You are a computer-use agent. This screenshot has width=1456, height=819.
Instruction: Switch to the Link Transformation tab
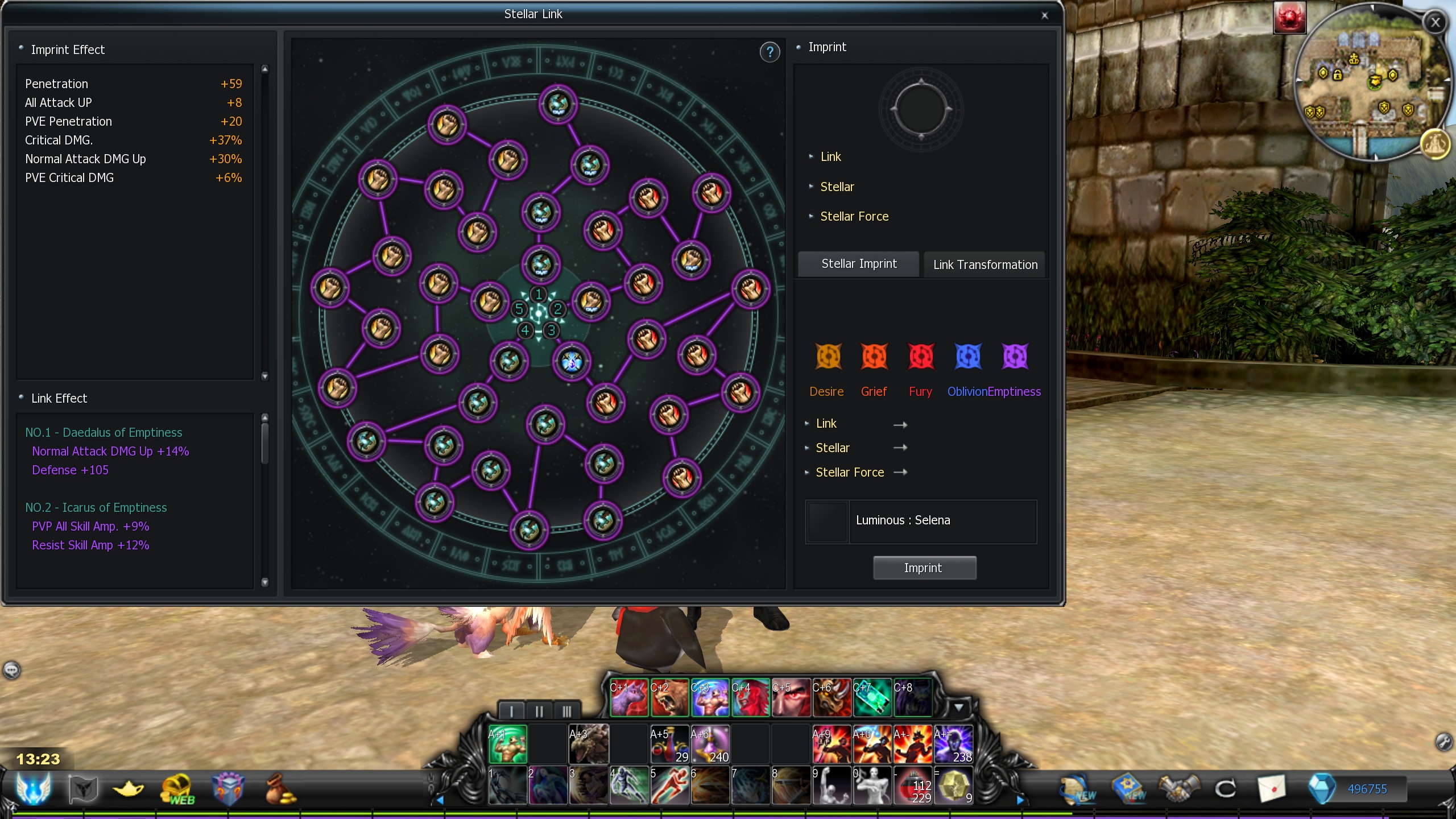click(x=985, y=264)
